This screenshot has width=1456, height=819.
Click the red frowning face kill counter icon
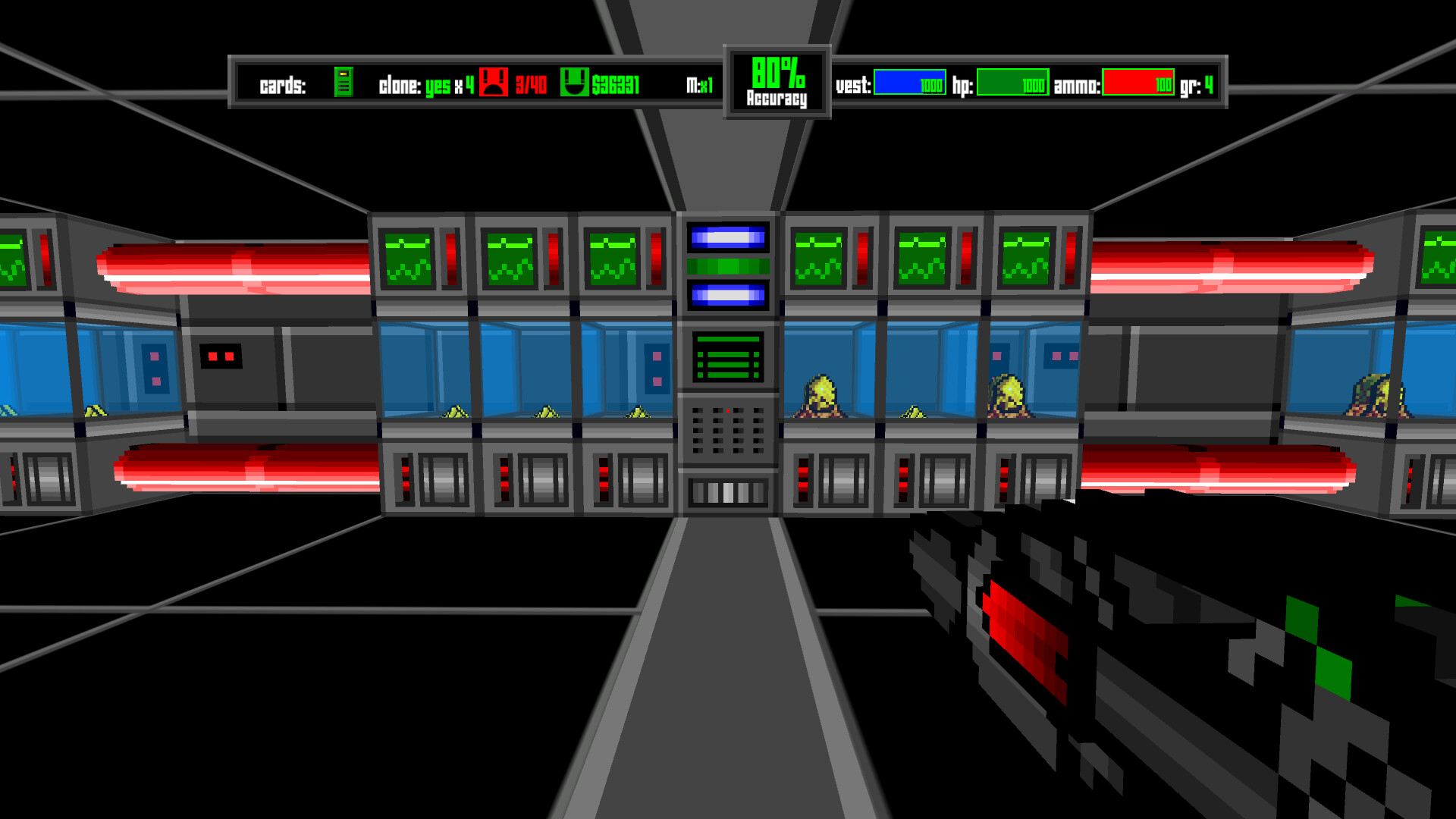point(494,83)
